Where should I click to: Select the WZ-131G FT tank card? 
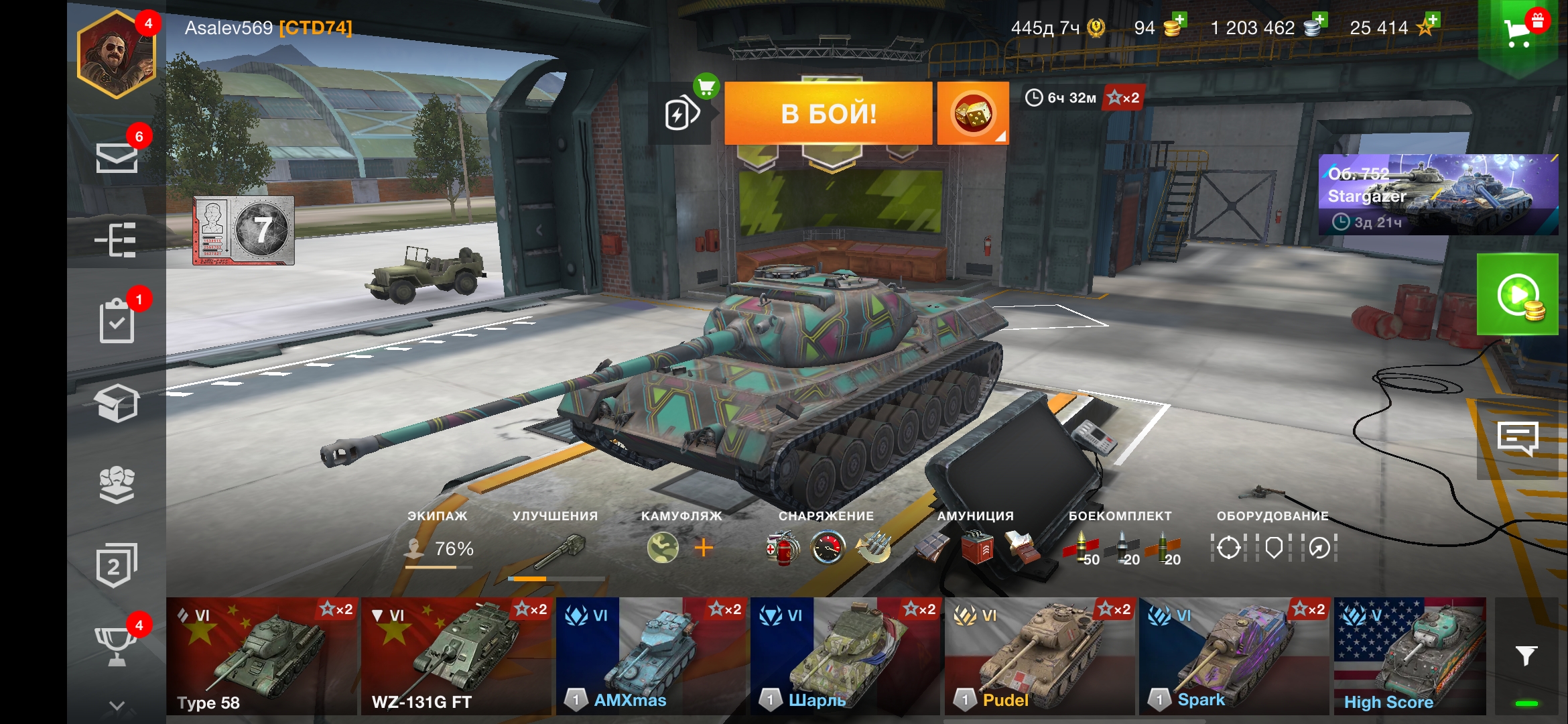[x=456, y=656]
